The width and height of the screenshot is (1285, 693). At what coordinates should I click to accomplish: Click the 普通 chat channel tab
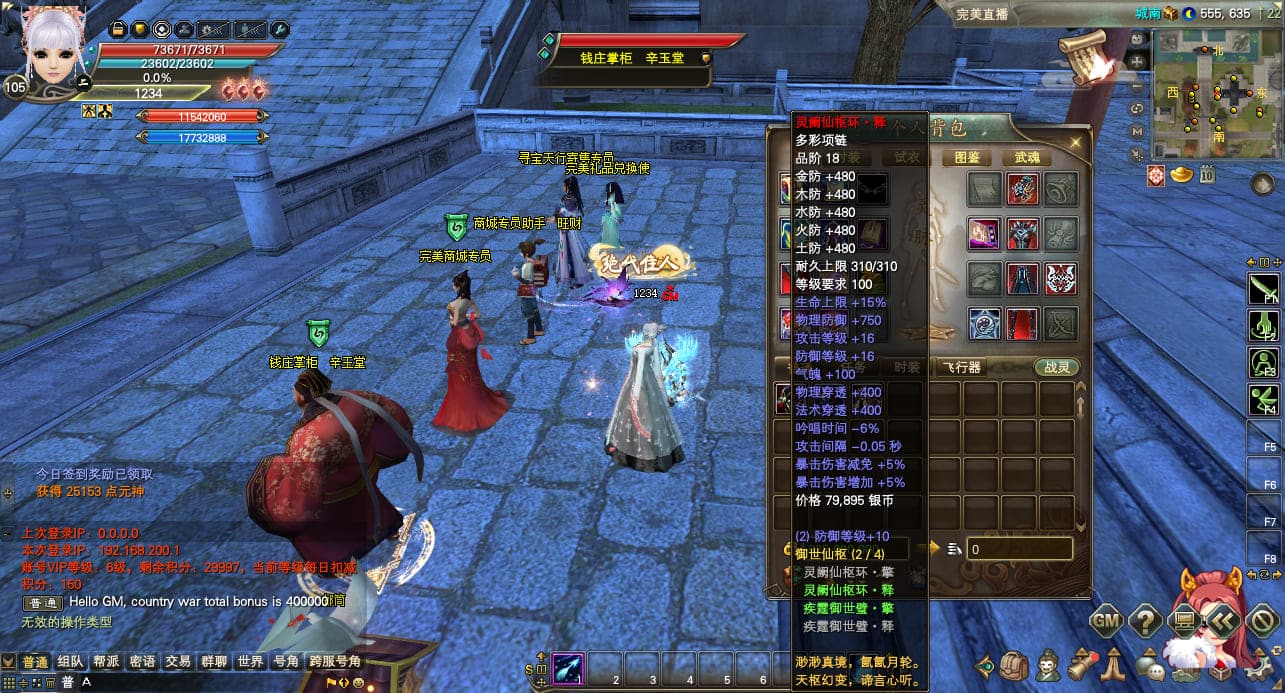click(x=35, y=662)
